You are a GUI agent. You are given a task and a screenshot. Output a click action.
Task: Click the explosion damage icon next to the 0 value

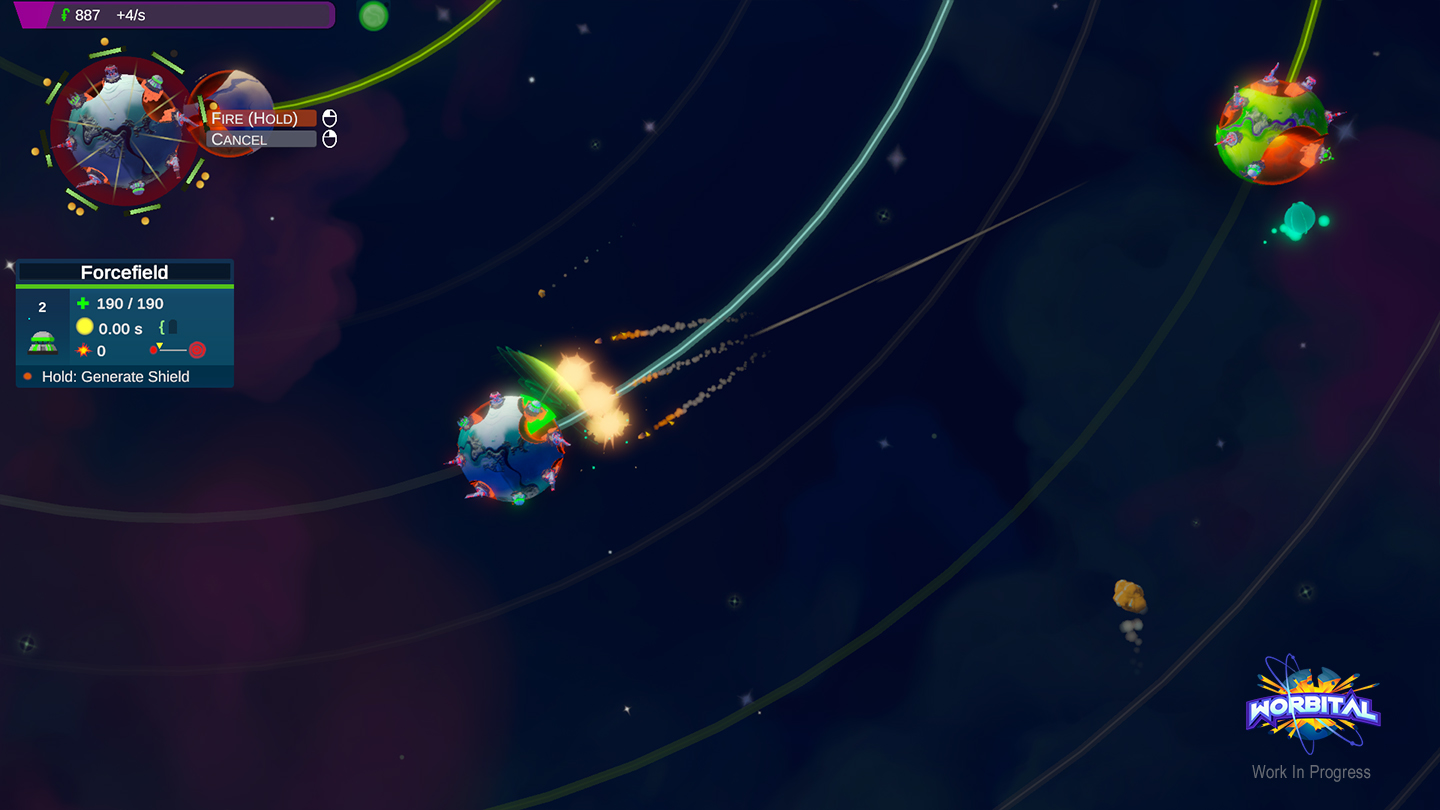point(84,350)
